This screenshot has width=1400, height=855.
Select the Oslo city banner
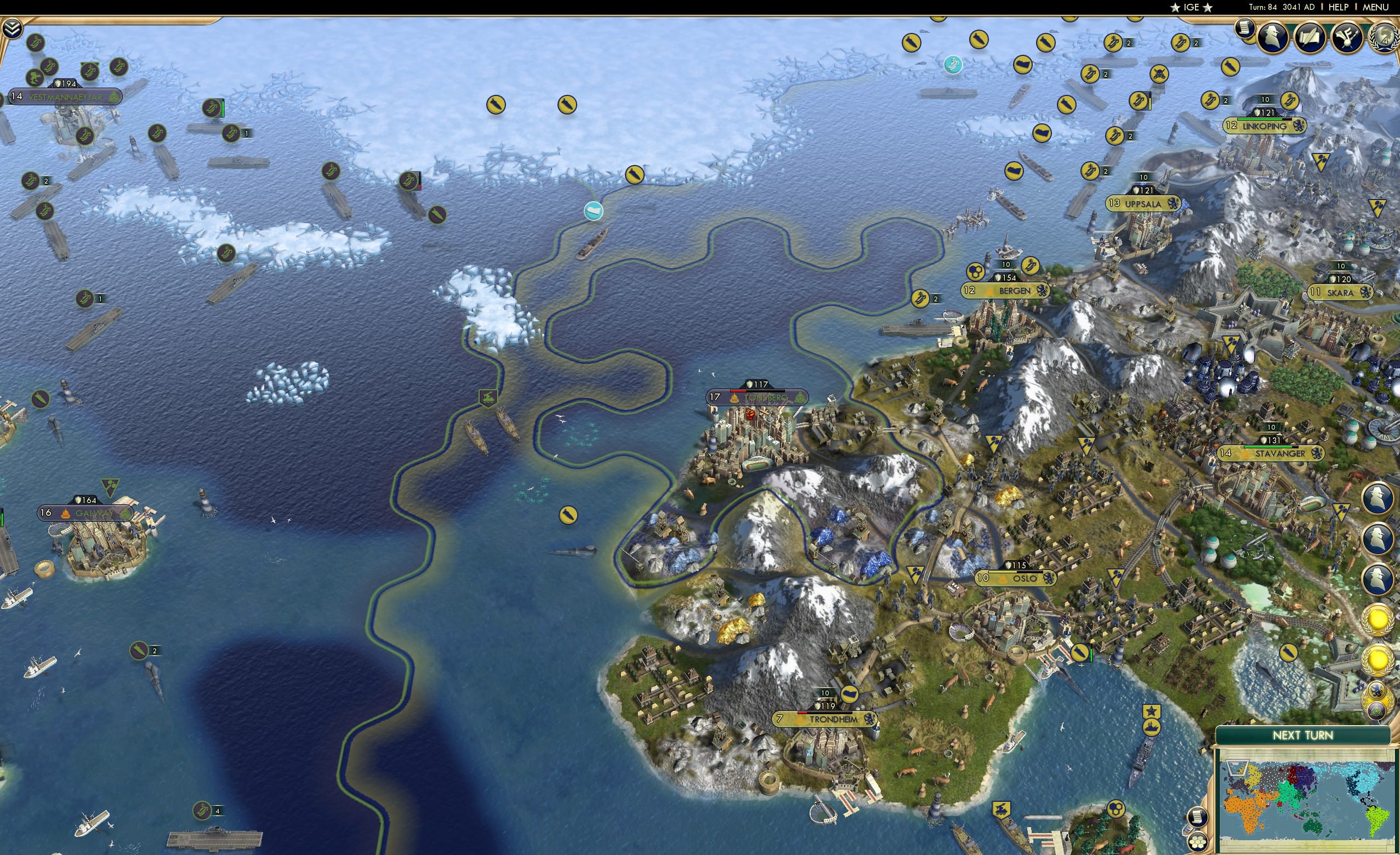[x=1017, y=578]
